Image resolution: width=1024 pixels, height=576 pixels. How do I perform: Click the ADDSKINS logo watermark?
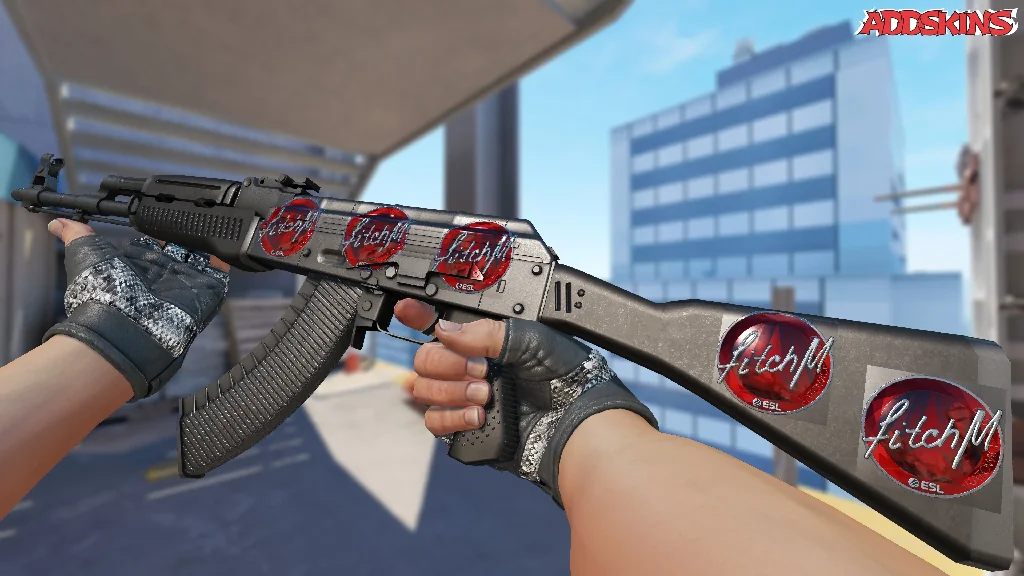click(937, 22)
